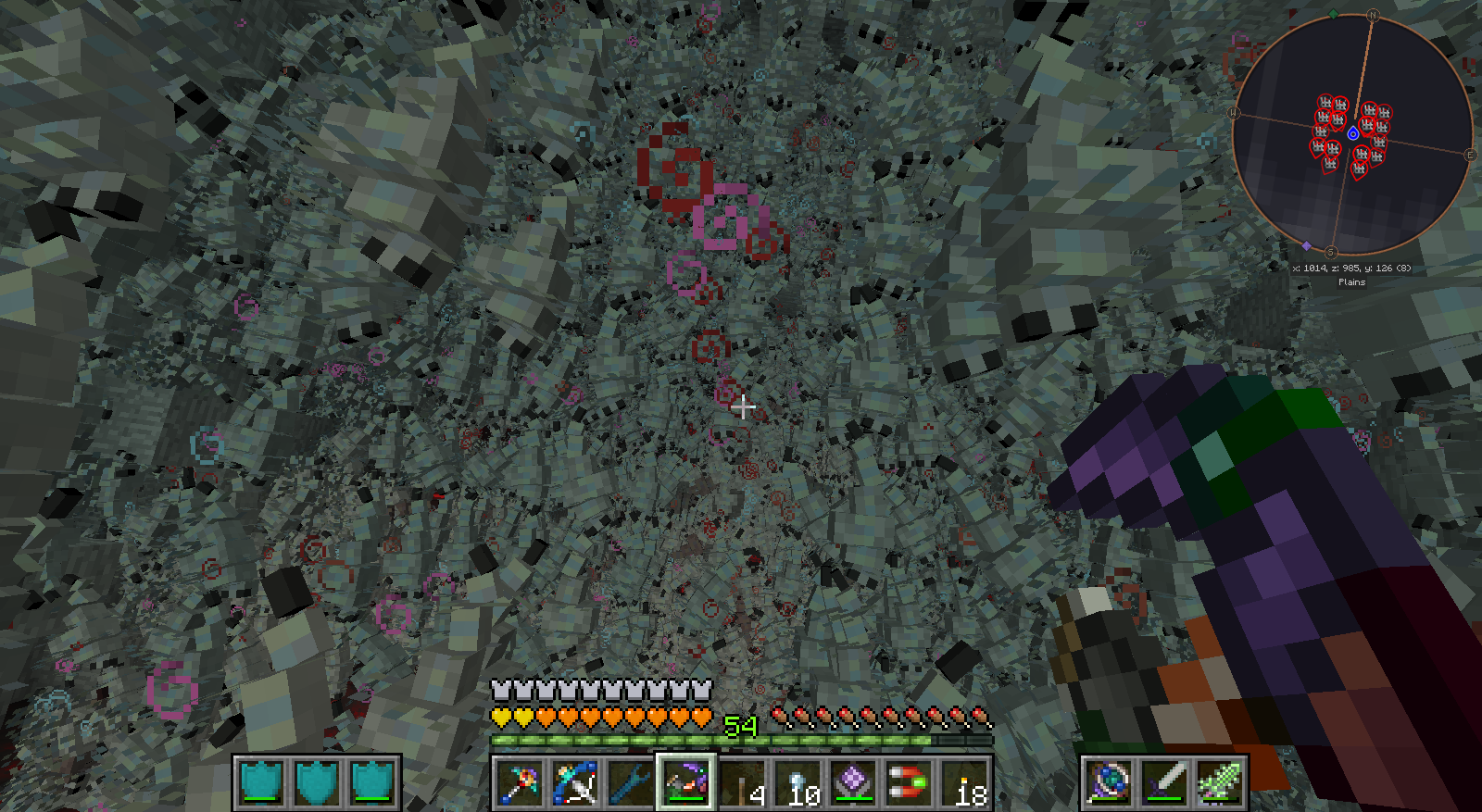1482x812 pixels.
Task: Select the blue bow in hotbar
Action: [574, 783]
